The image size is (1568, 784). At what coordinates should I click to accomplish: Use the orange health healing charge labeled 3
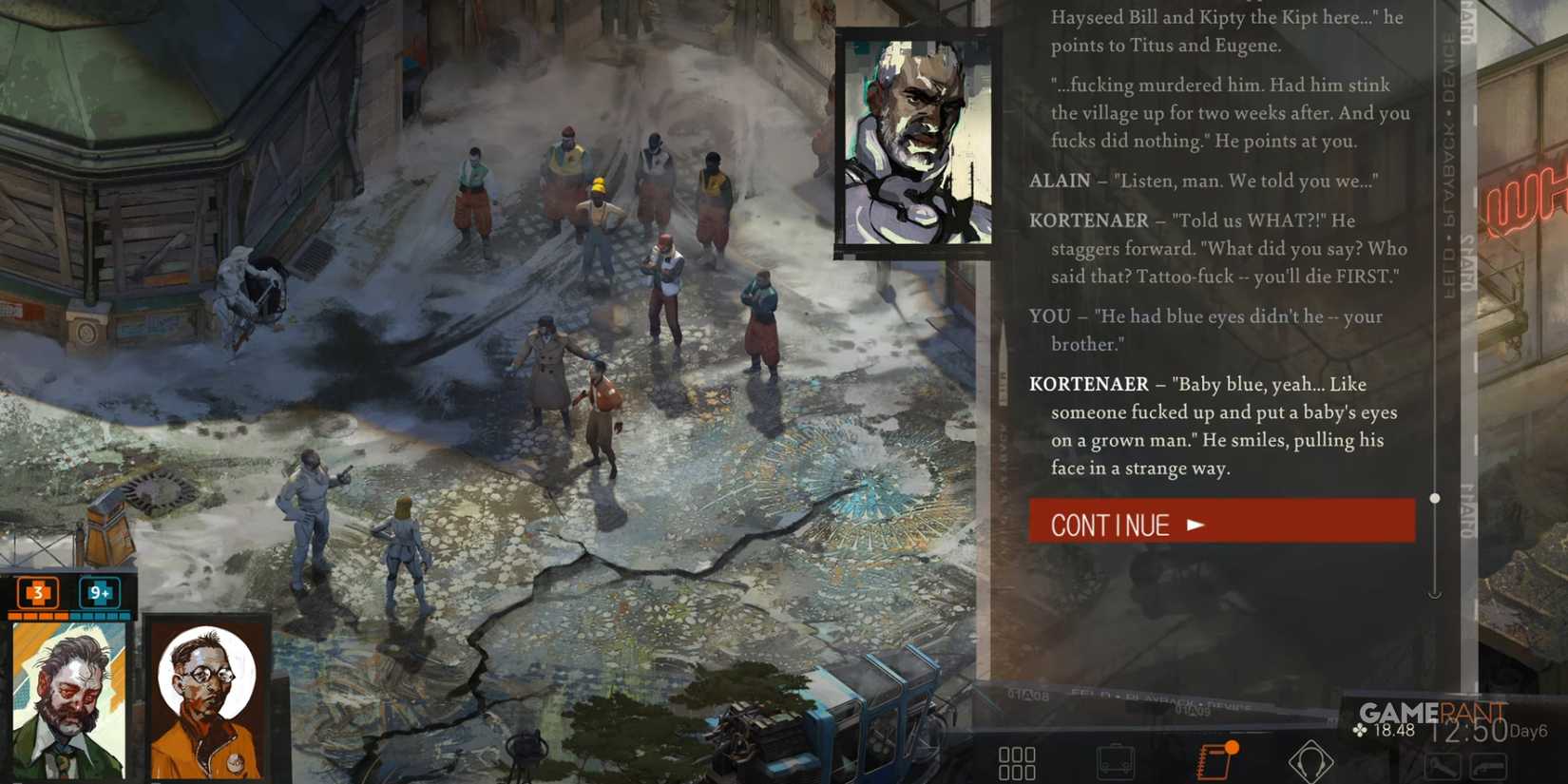pyautogui.click(x=36, y=594)
